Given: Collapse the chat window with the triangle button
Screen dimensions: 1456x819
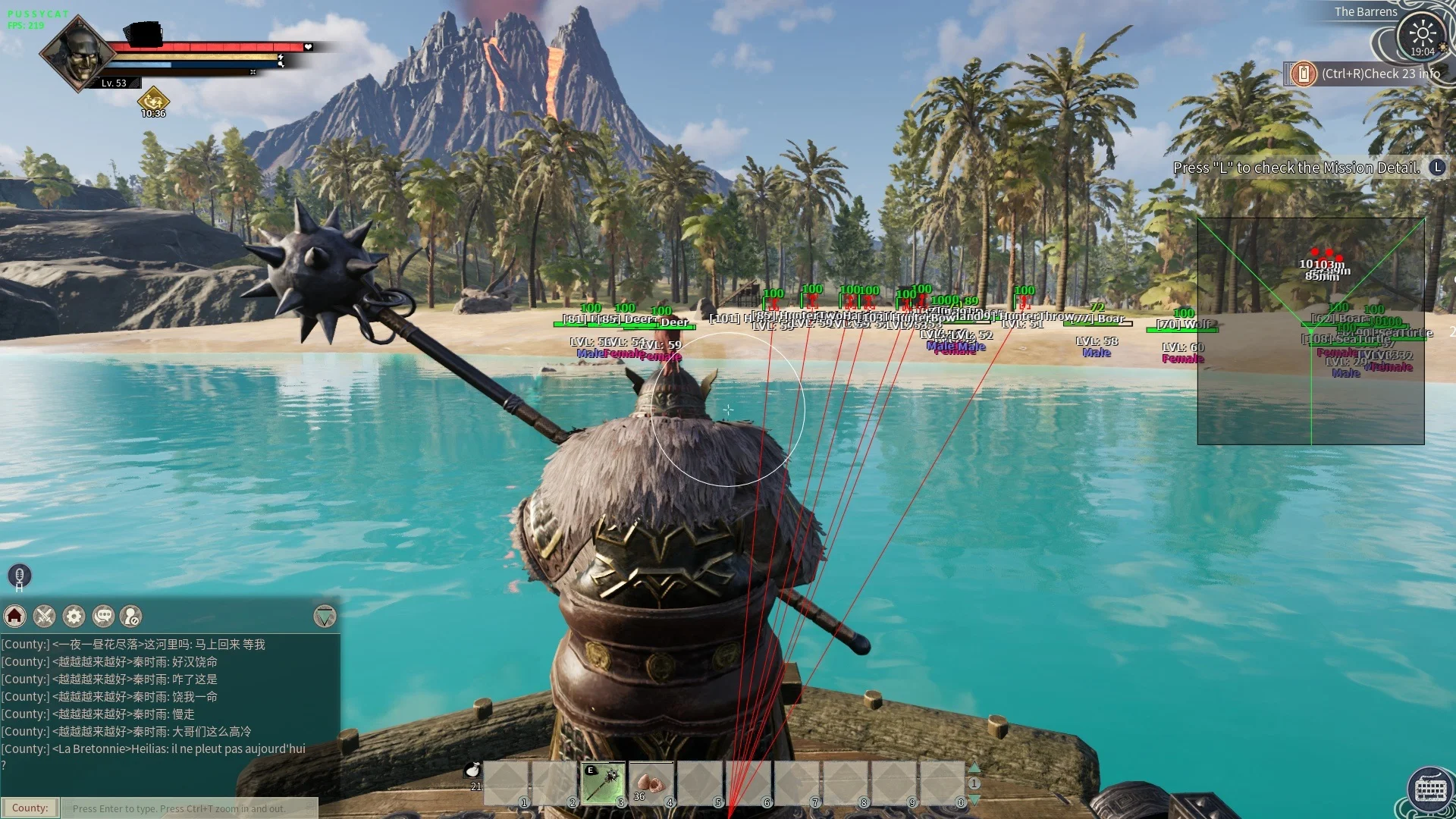Looking at the screenshot, I should pos(325,616).
